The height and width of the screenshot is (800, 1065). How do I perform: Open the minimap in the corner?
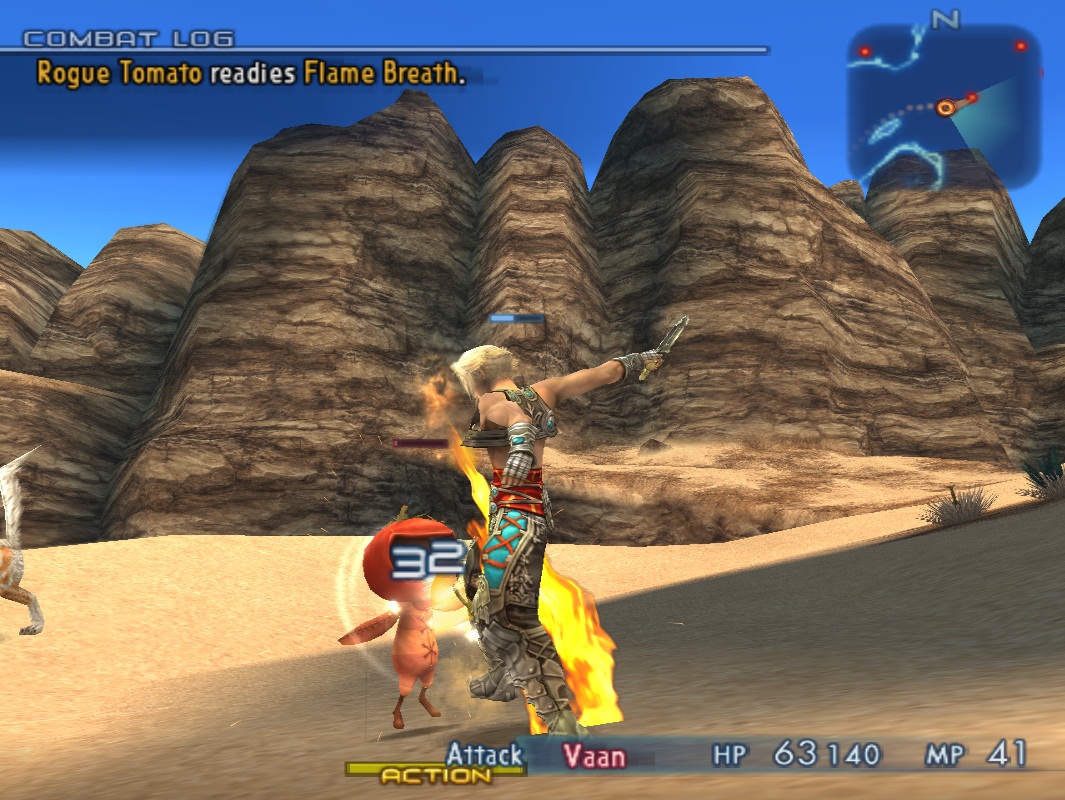pos(944,107)
